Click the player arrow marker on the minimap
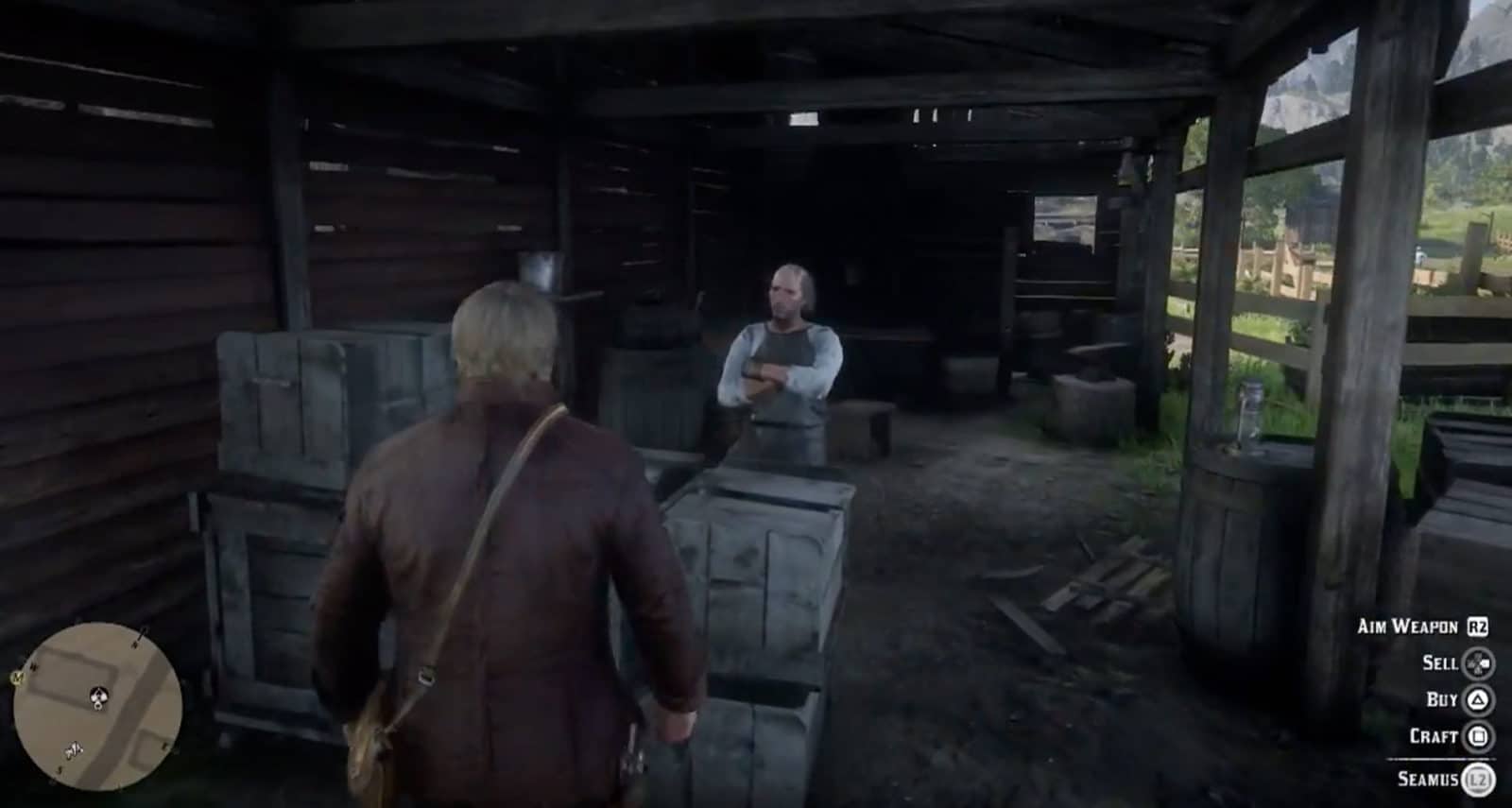 click(x=98, y=697)
